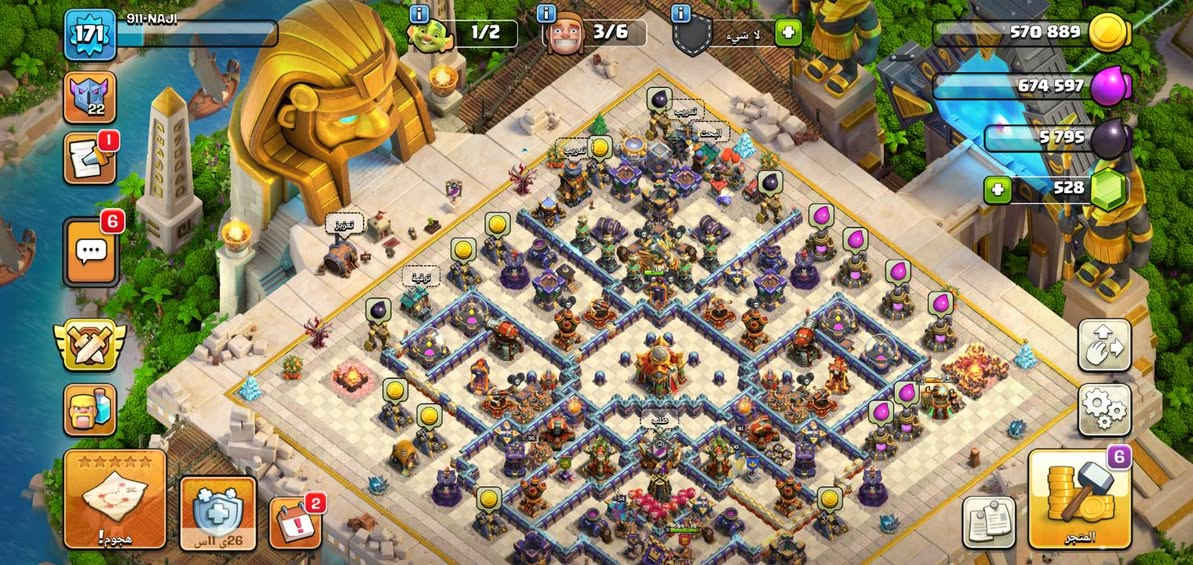Open the layout editor clipboard button
This screenshot has width=1193, height=565.
989,522
